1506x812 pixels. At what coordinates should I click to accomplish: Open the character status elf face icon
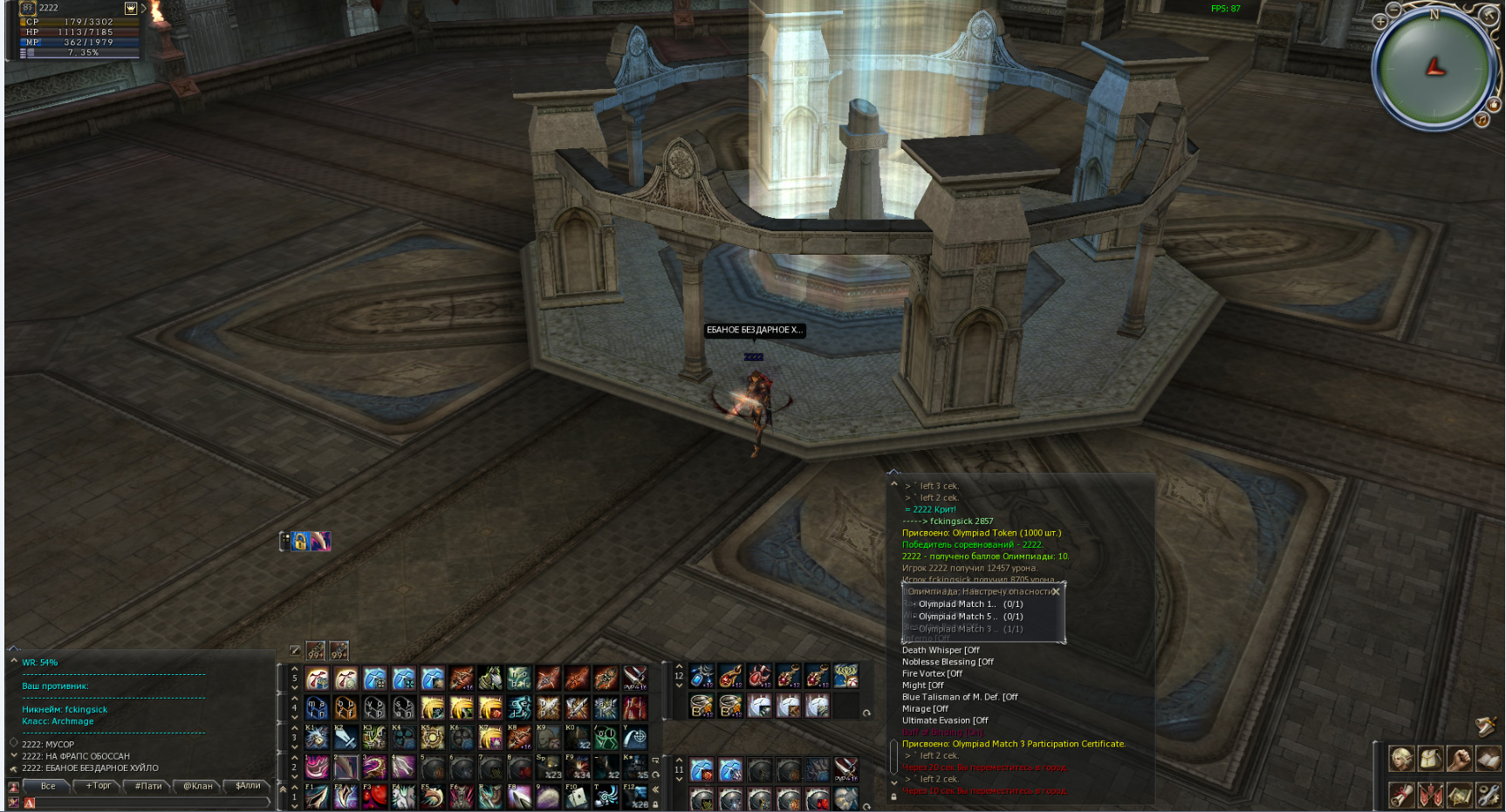(1402, 758)
